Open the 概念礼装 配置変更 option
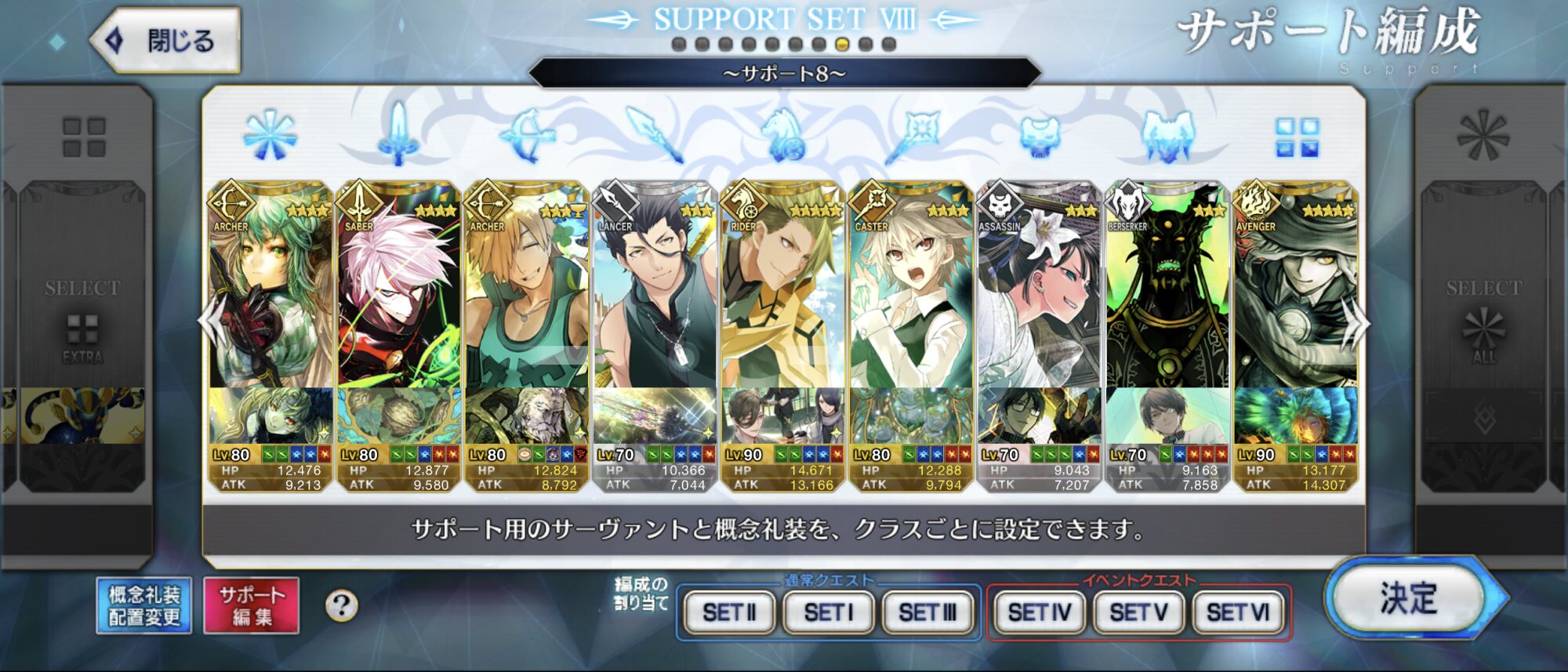Screen dimensions: 1568x672 [144, 605]
